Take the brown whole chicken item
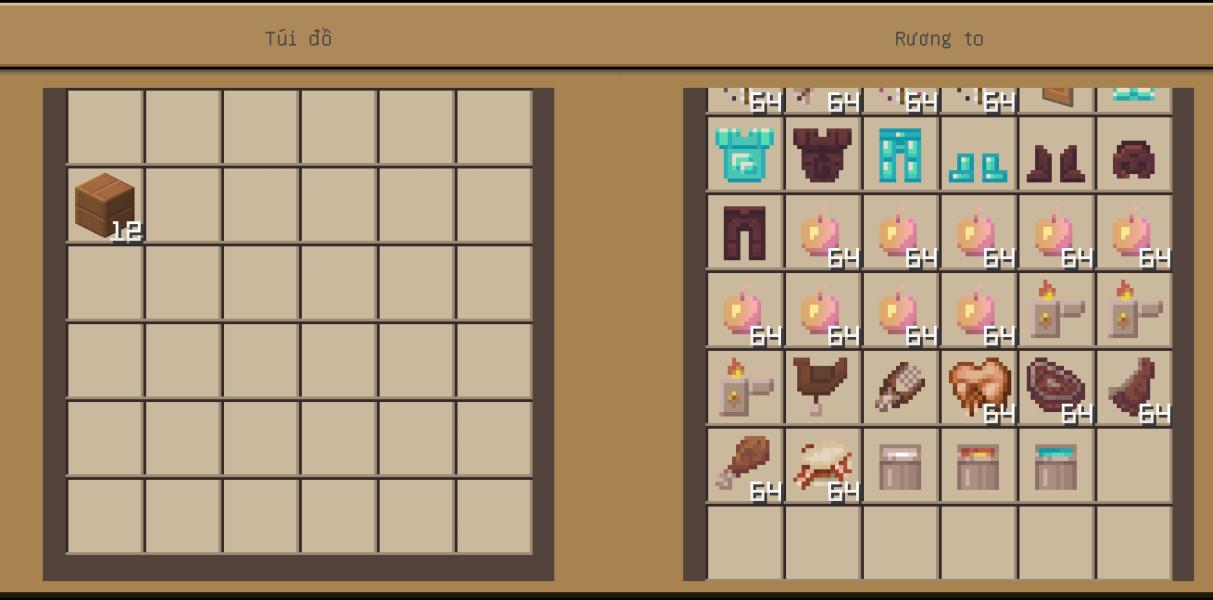Viewport: 1213px width, 600px height. (822, 386)
